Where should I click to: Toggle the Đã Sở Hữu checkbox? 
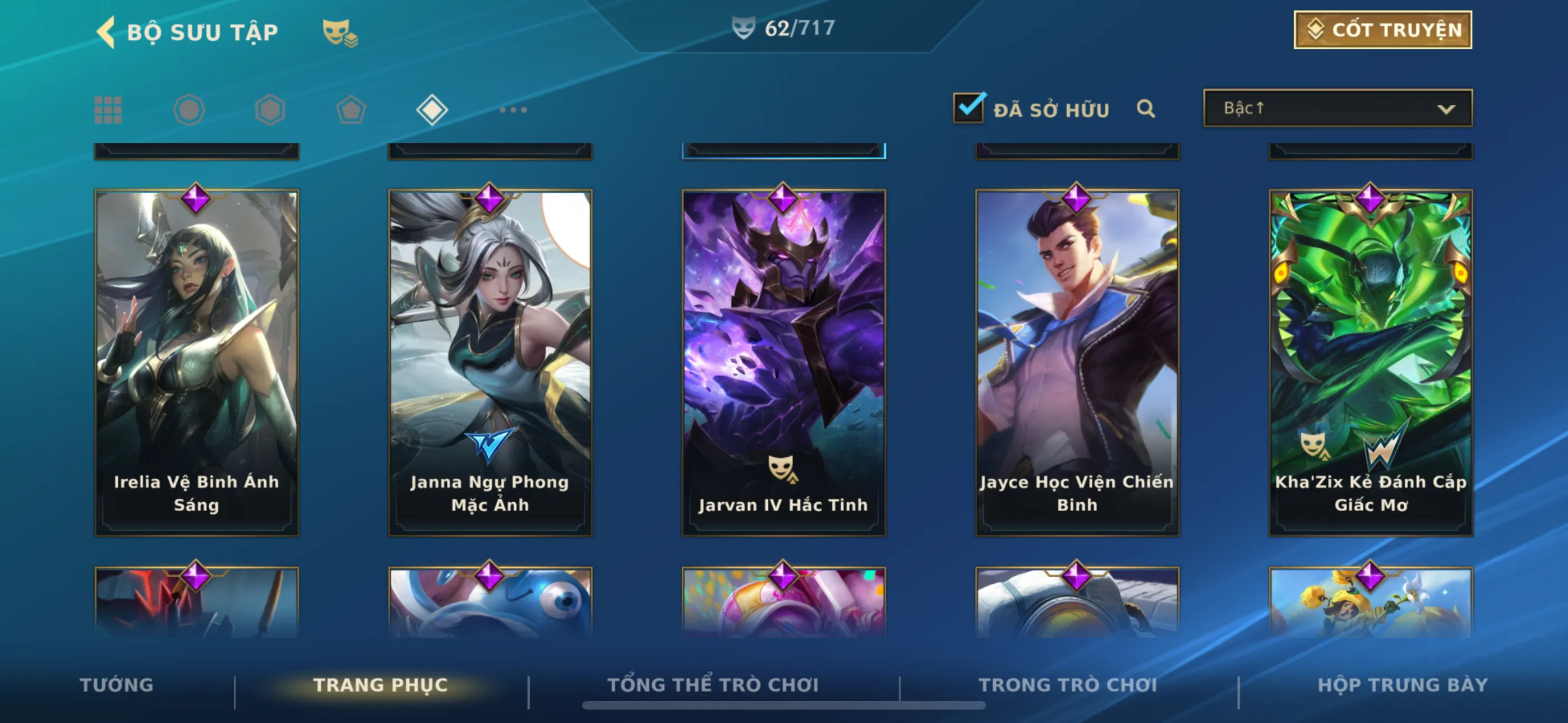pos(968,108)
